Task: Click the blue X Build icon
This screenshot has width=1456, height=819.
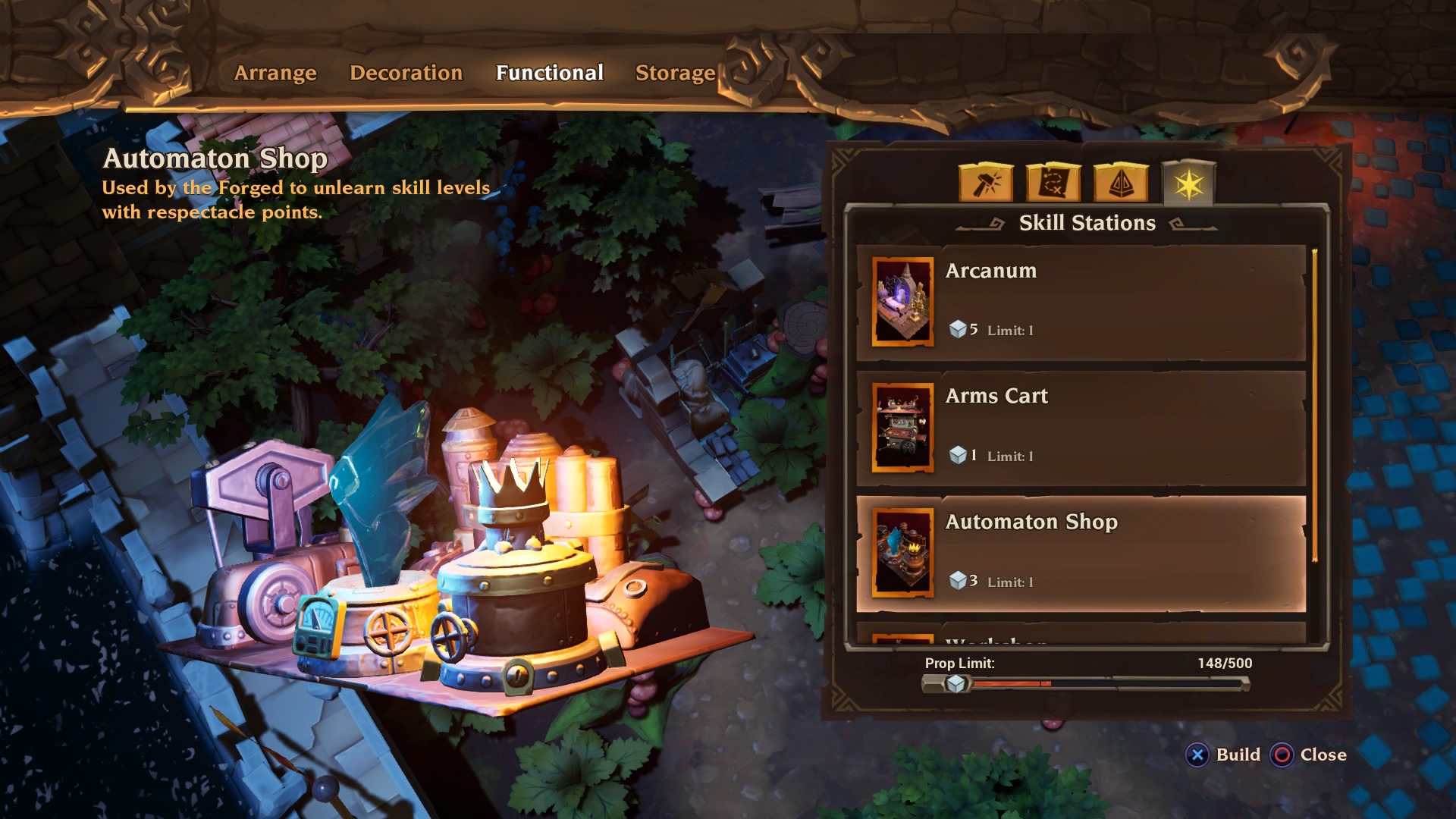Action: [1197, 755]
